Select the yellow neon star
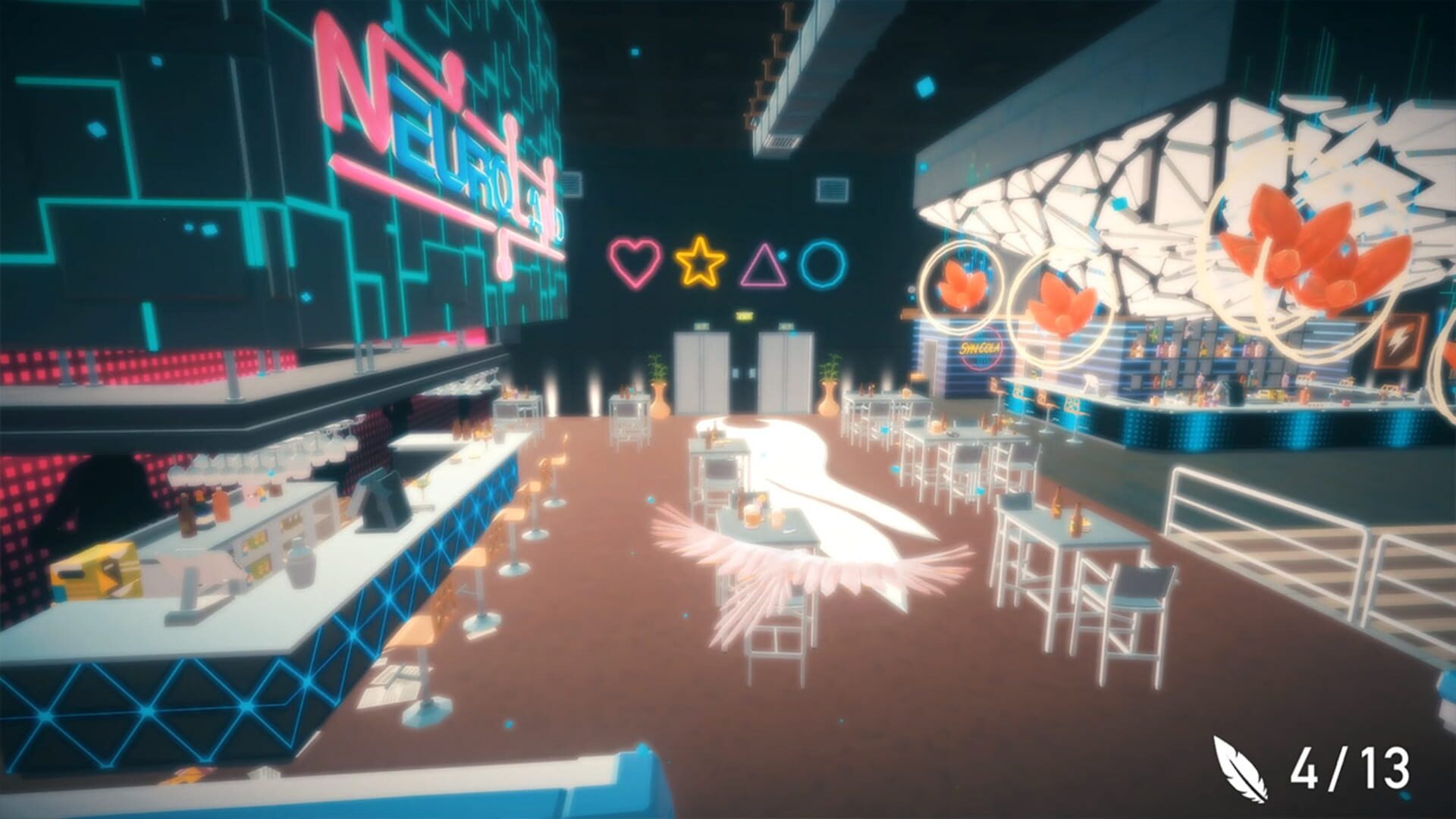The image size is (1456, 819). point(701,261)
